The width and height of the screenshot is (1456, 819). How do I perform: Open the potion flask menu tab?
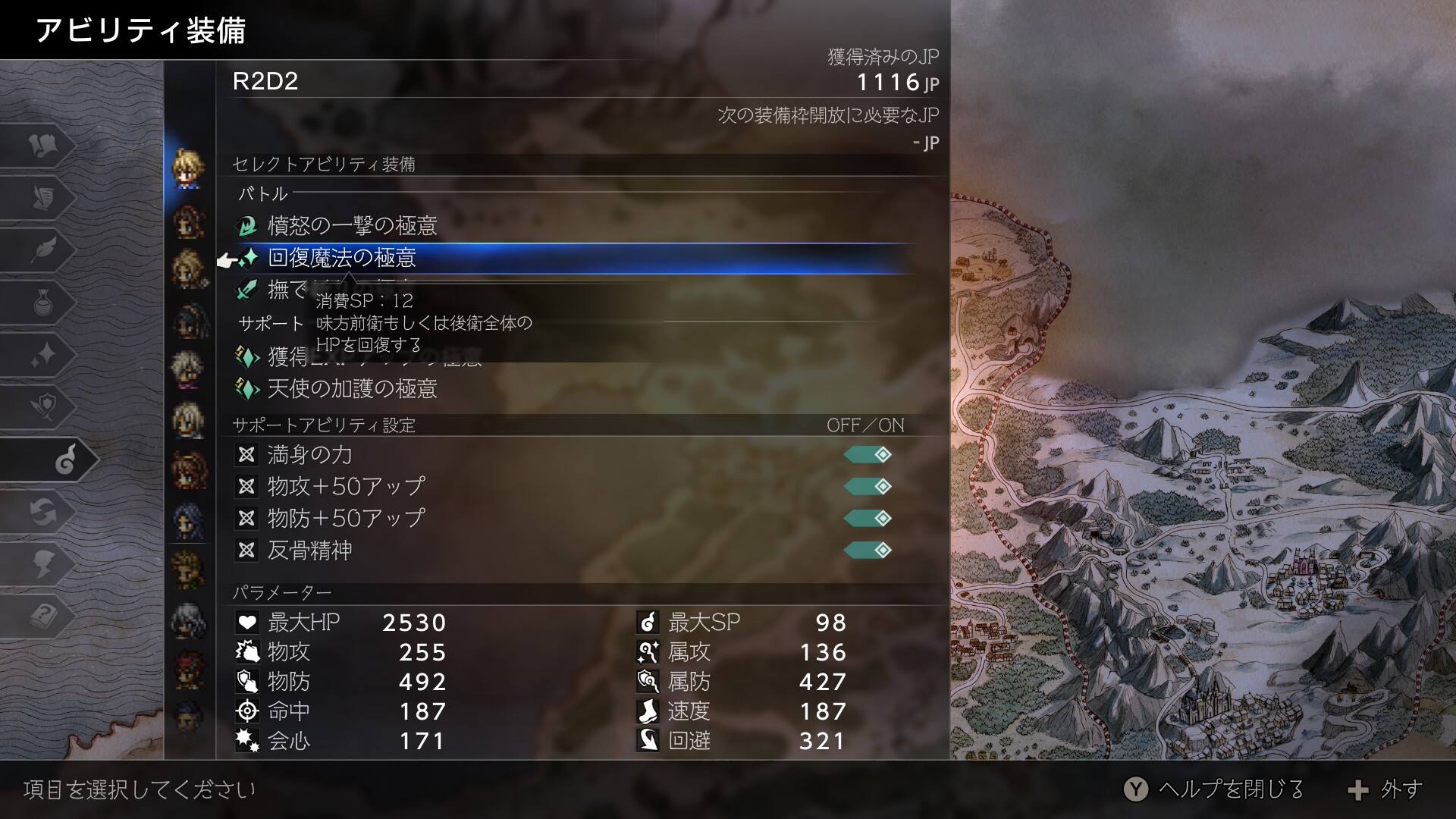point(44,303)
